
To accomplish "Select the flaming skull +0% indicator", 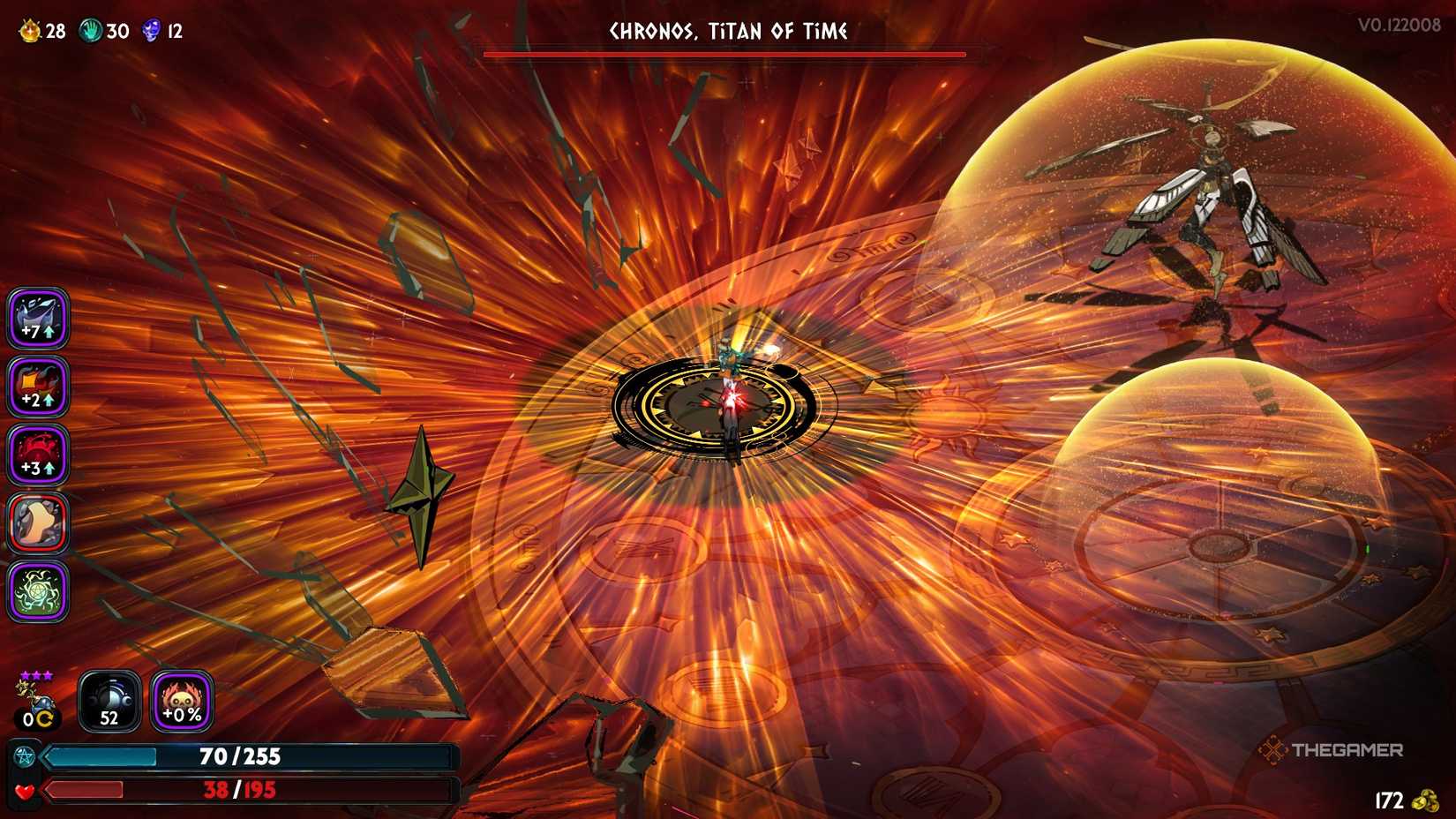I will (179, 702).
